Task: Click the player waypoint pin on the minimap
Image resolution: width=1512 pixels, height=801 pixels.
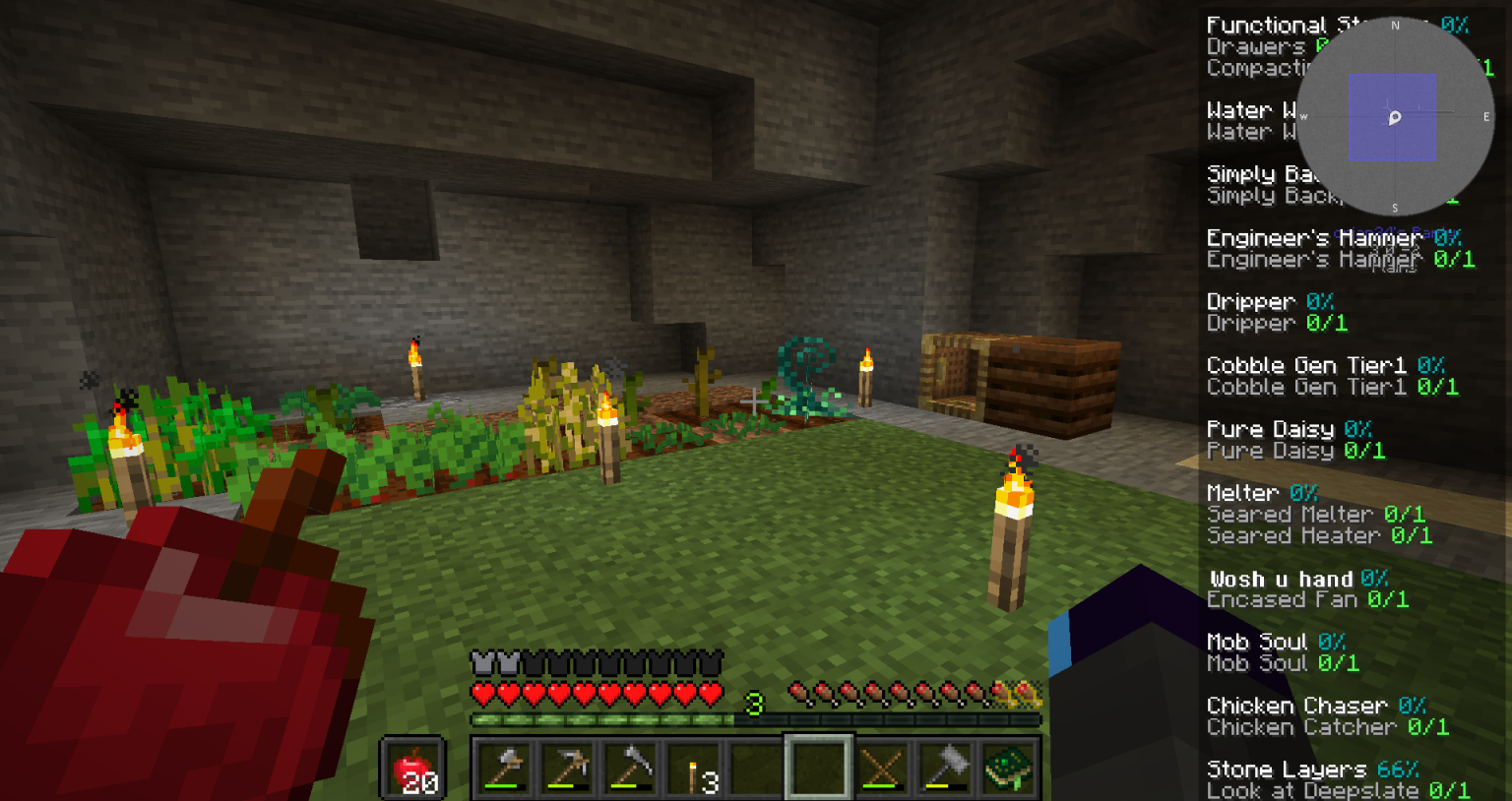Action: pos(1393,118)
